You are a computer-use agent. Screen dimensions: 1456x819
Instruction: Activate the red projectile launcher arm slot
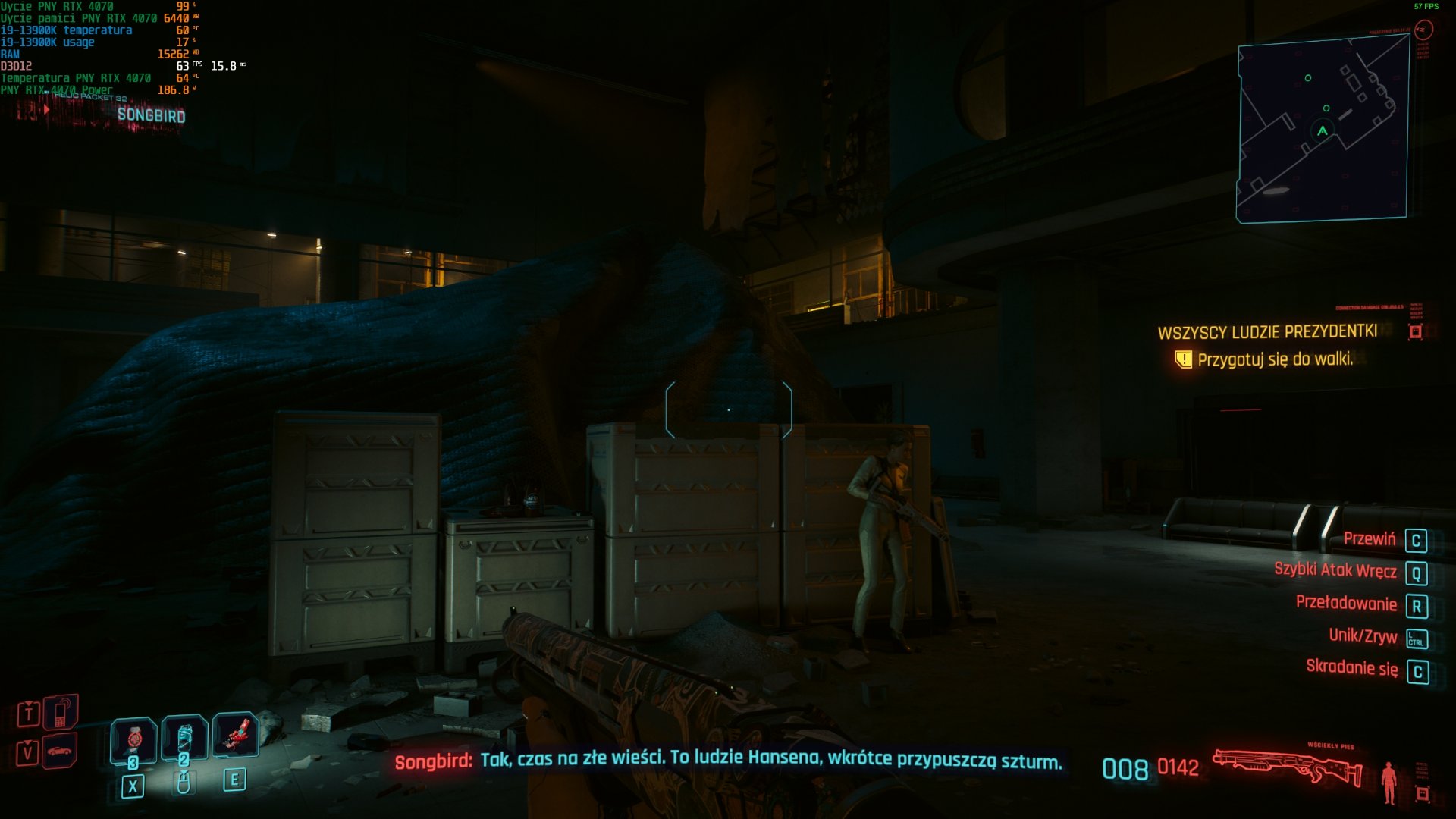[x=235, y=734]
